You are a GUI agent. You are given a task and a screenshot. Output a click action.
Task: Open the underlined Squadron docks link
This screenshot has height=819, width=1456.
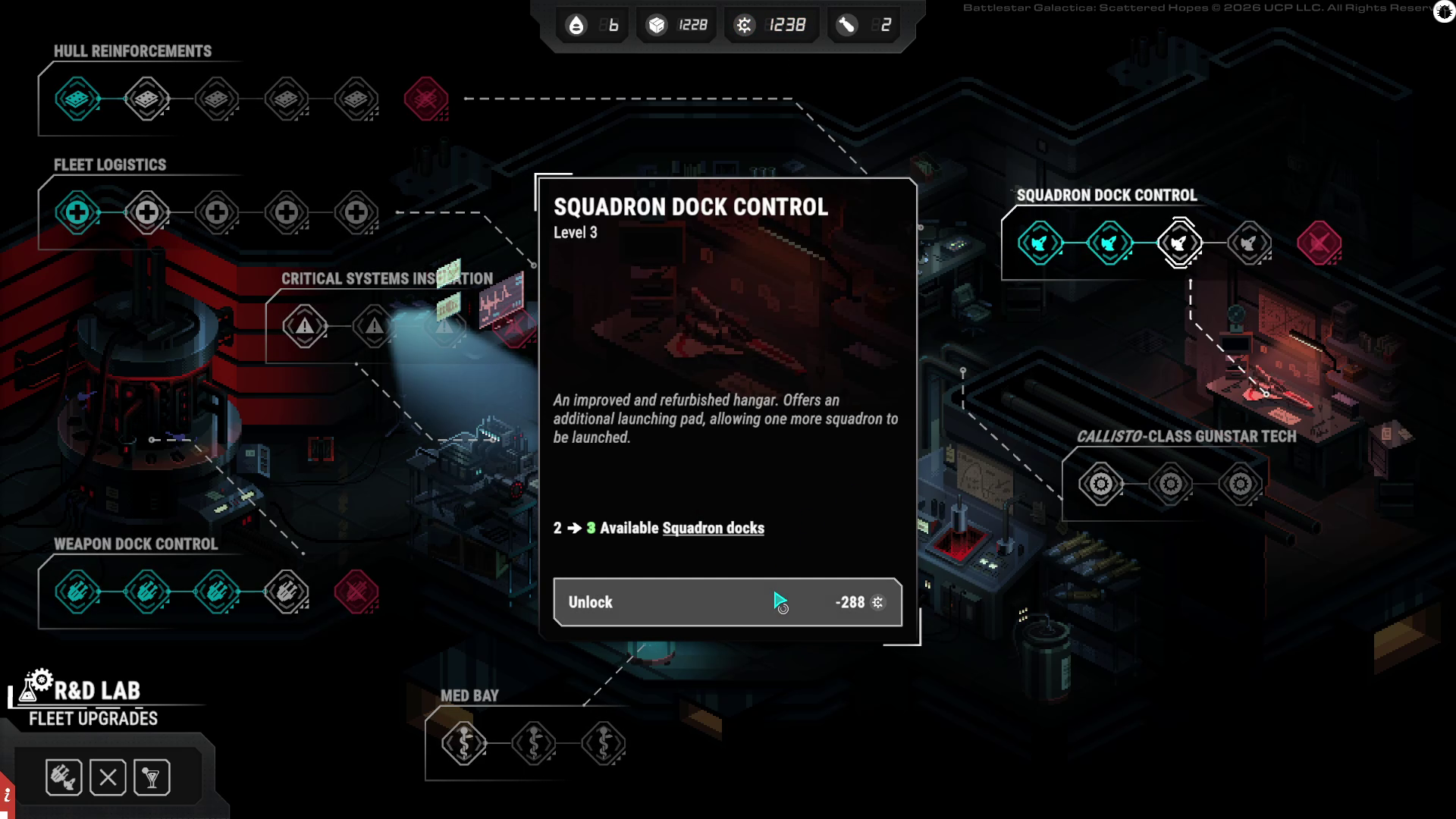[713, 529]
